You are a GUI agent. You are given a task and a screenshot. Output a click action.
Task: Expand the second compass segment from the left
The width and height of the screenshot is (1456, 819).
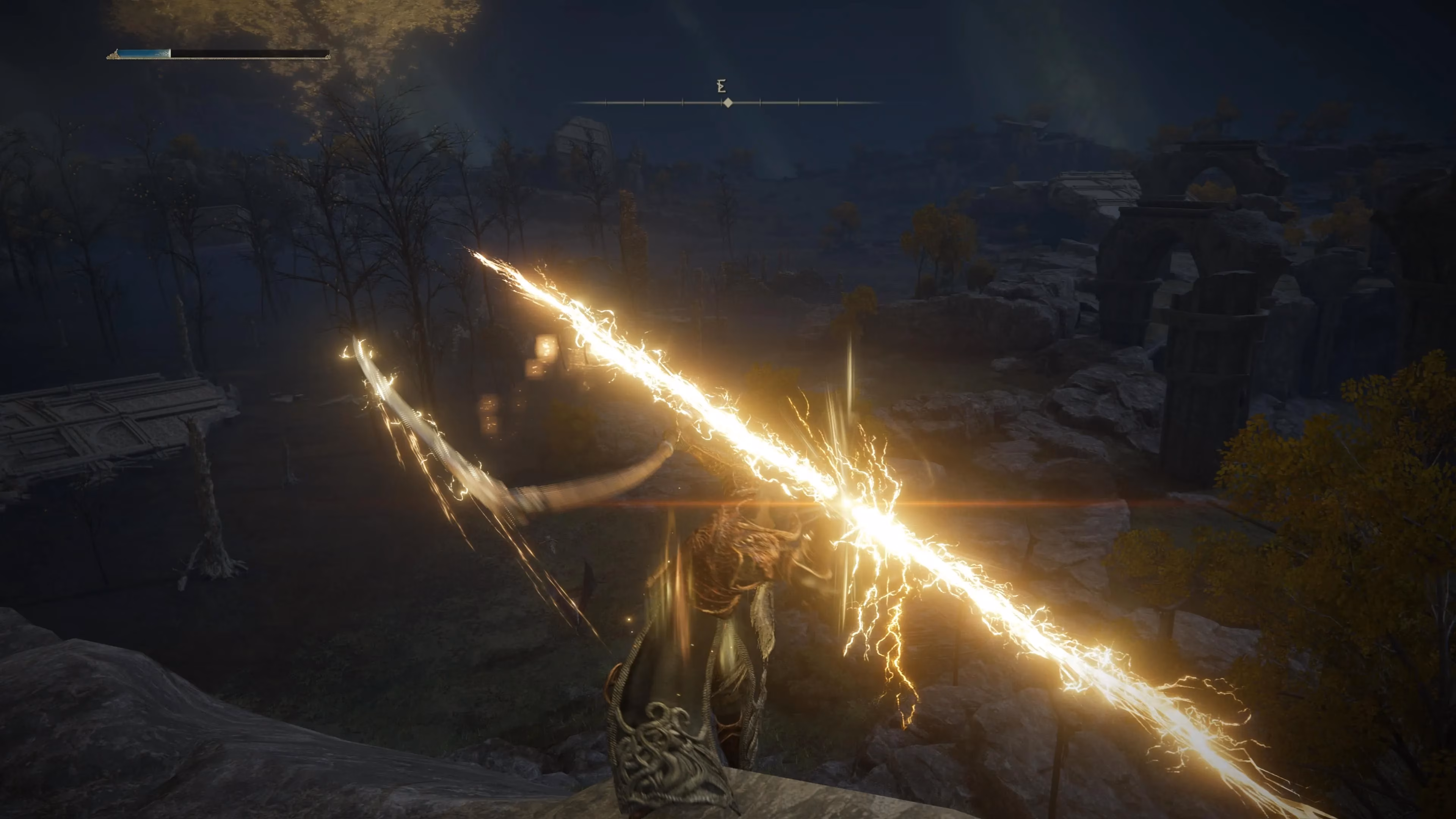tap(645, 102)
